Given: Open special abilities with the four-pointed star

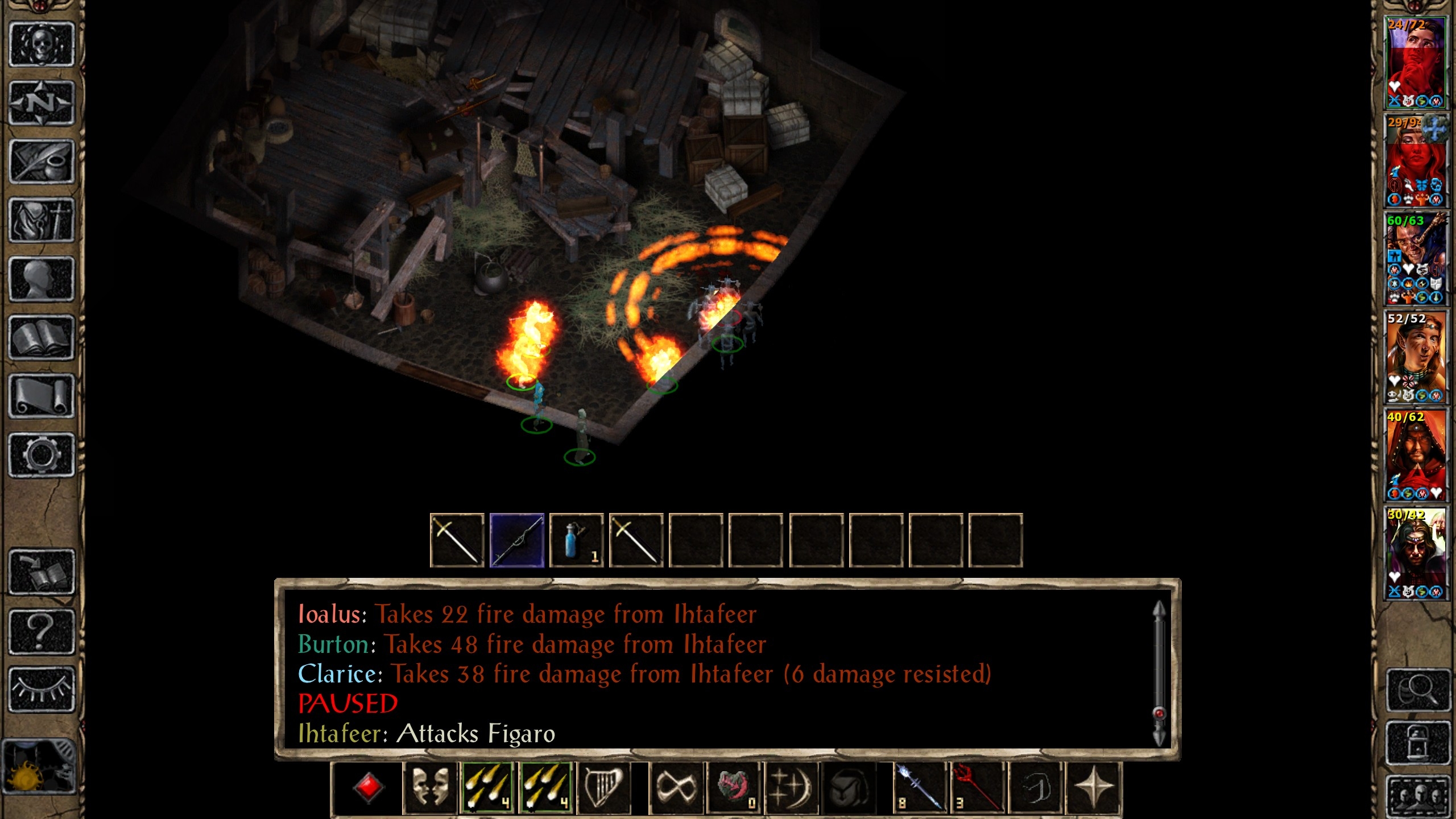Looking at the screenshot, I should pyautogui.click(x=1093, y=788).
